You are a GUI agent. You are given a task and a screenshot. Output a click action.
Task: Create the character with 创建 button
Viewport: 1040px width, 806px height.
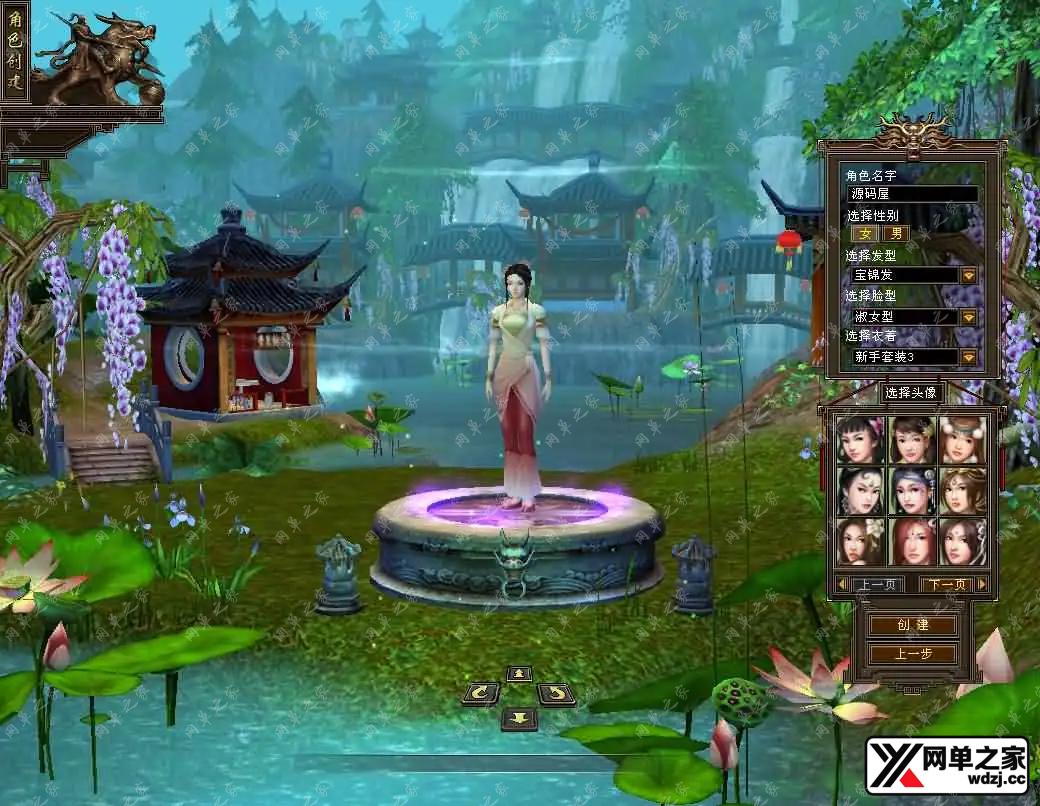tap(911, 625)
